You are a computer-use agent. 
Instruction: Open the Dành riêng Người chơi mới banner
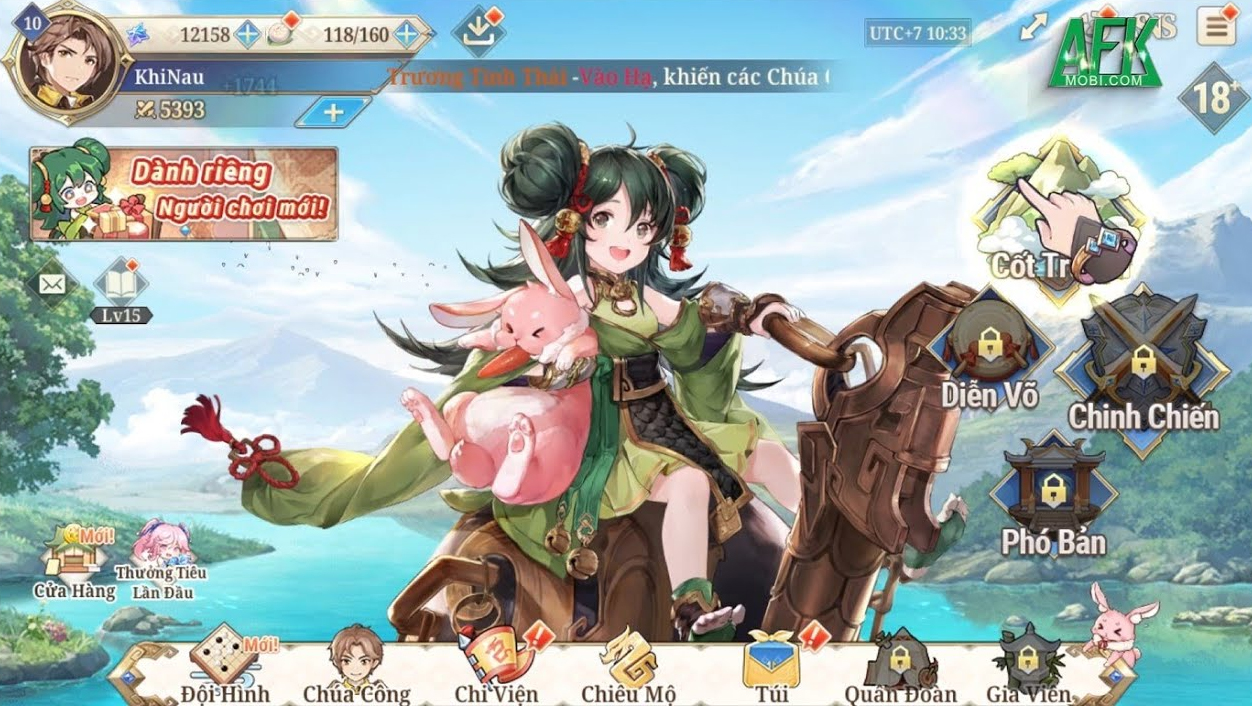tap(184, 194)
